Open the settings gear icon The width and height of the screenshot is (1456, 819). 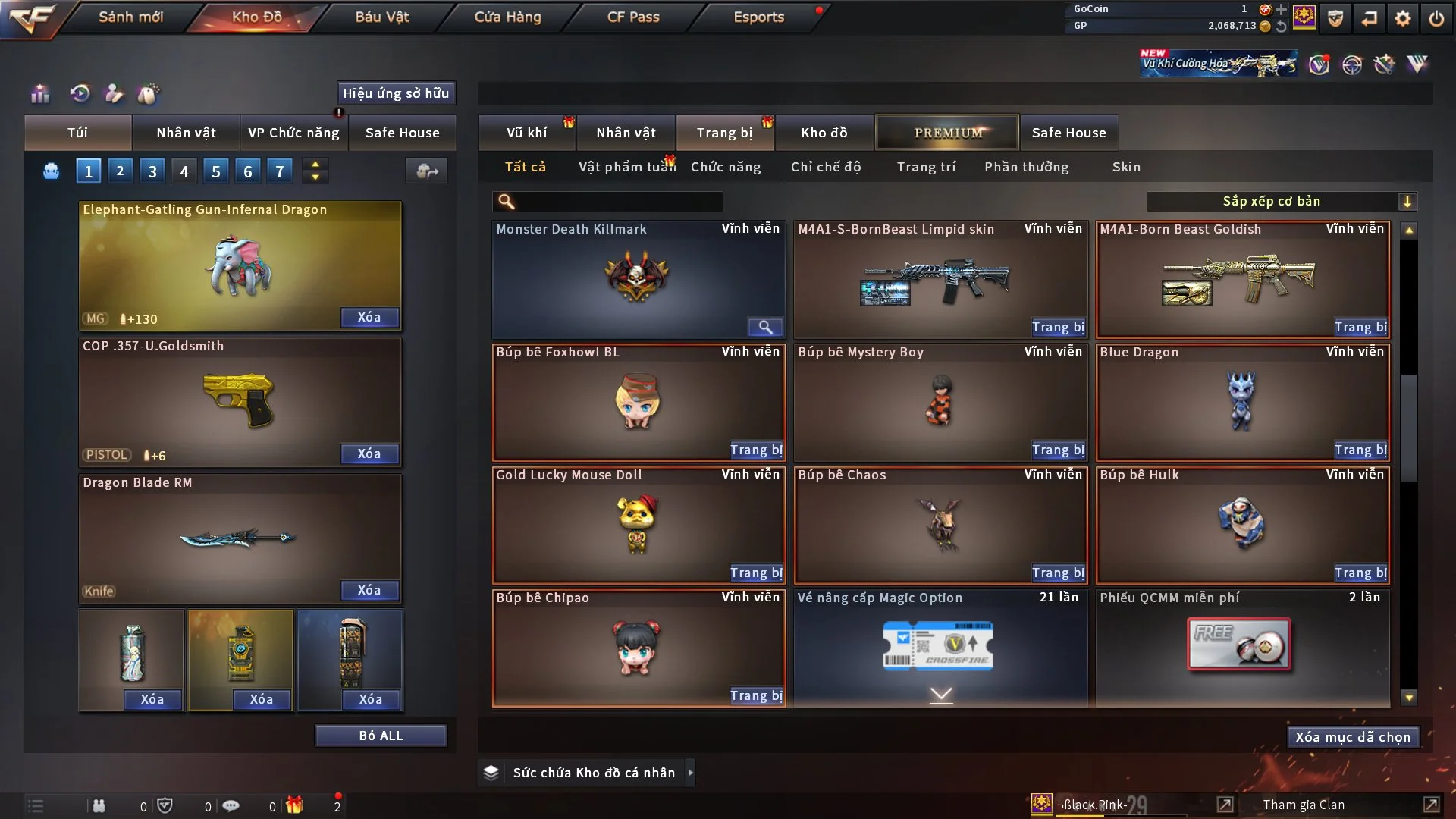1403,18
